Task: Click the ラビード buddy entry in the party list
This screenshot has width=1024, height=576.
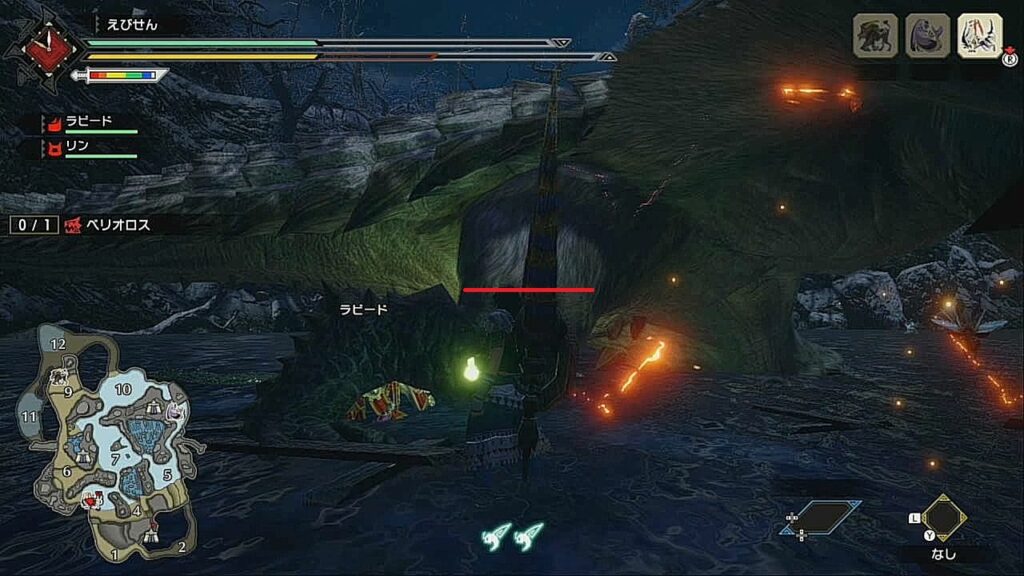Action: click(89, 124)
